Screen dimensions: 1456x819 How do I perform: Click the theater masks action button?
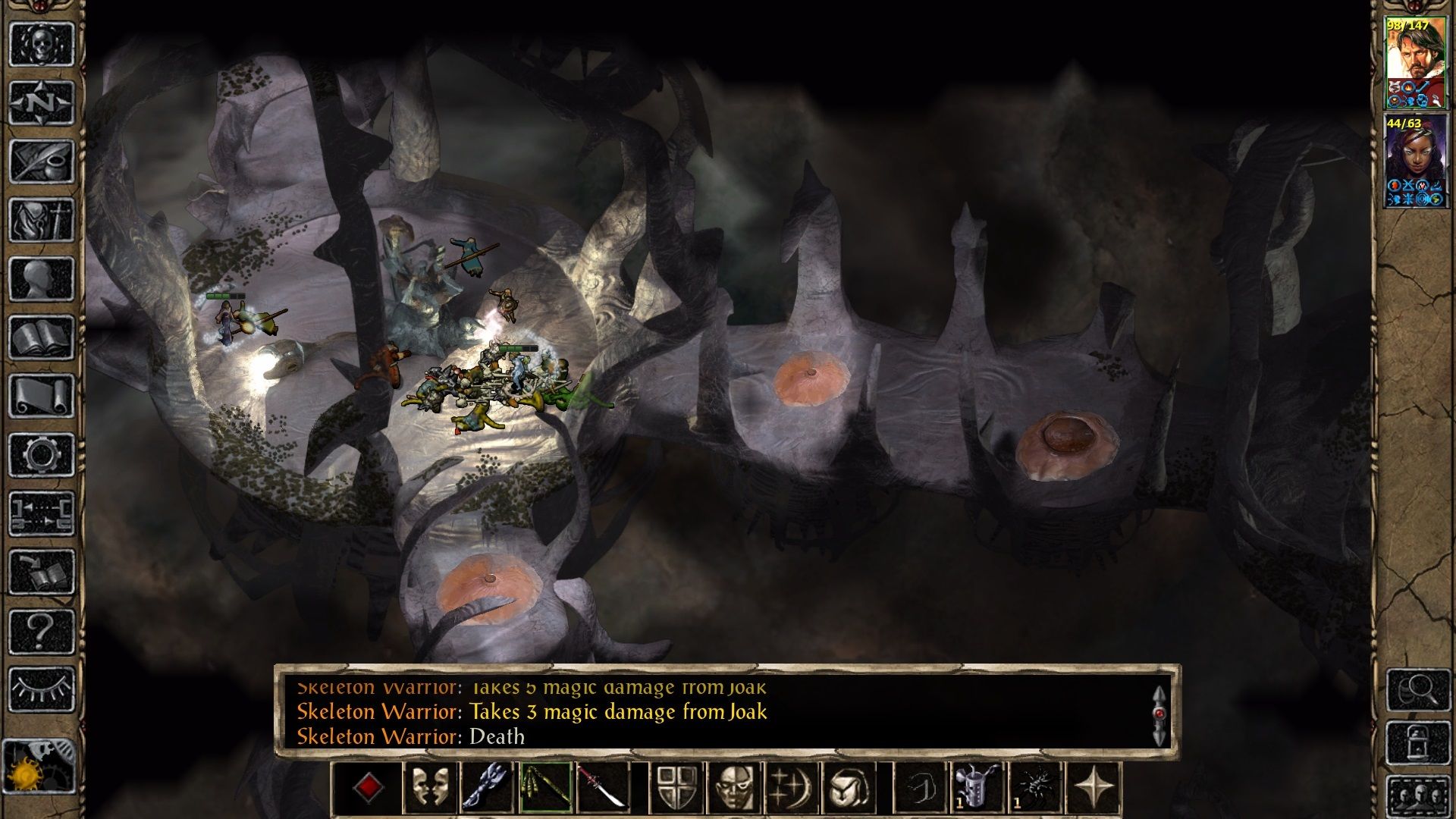430,788
